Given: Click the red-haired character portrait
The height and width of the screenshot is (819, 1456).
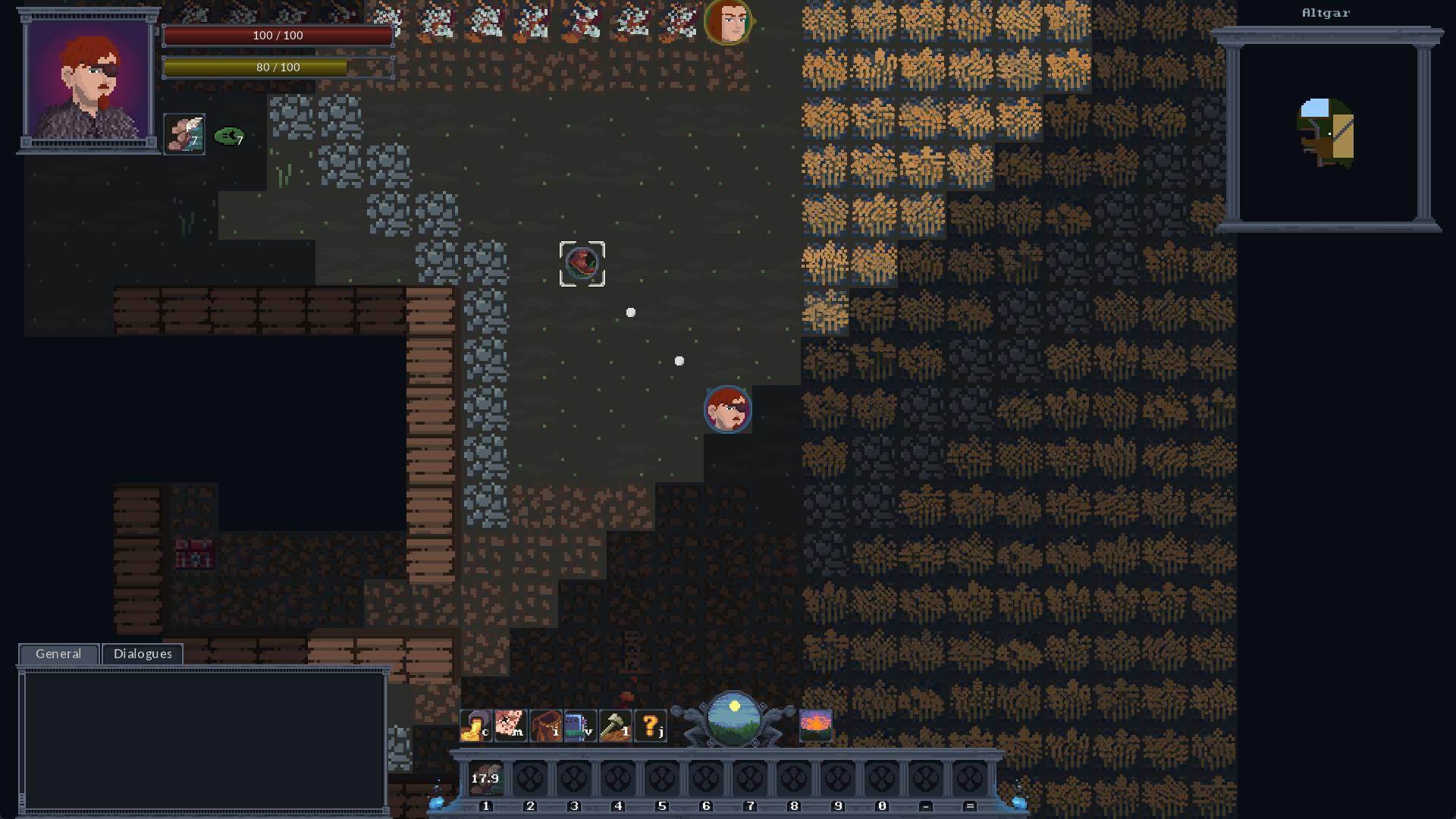Looking at the screenshot, I should pos(89,80).
